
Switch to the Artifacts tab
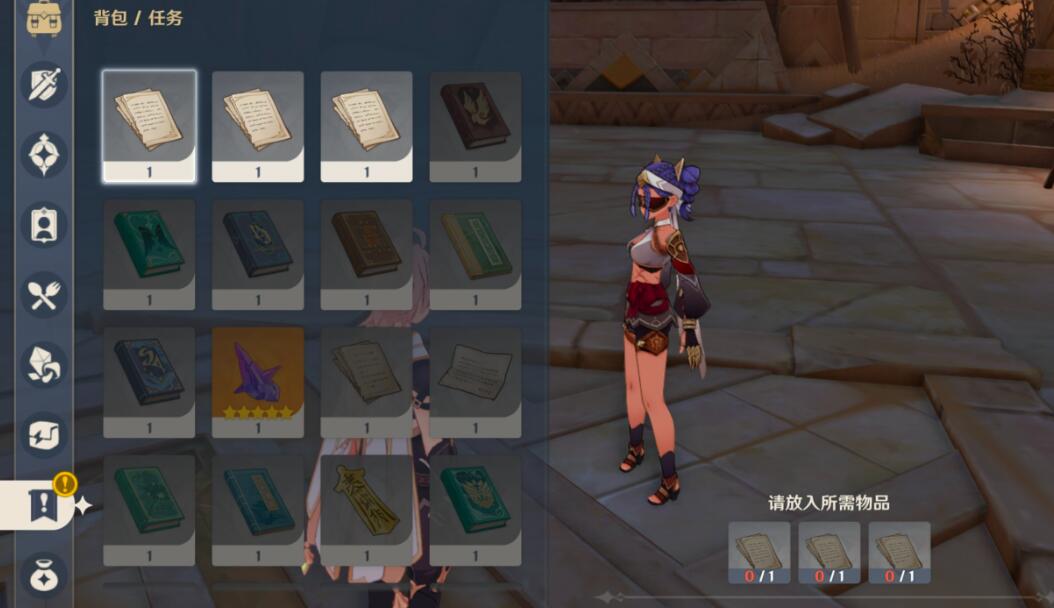[44, 154]
